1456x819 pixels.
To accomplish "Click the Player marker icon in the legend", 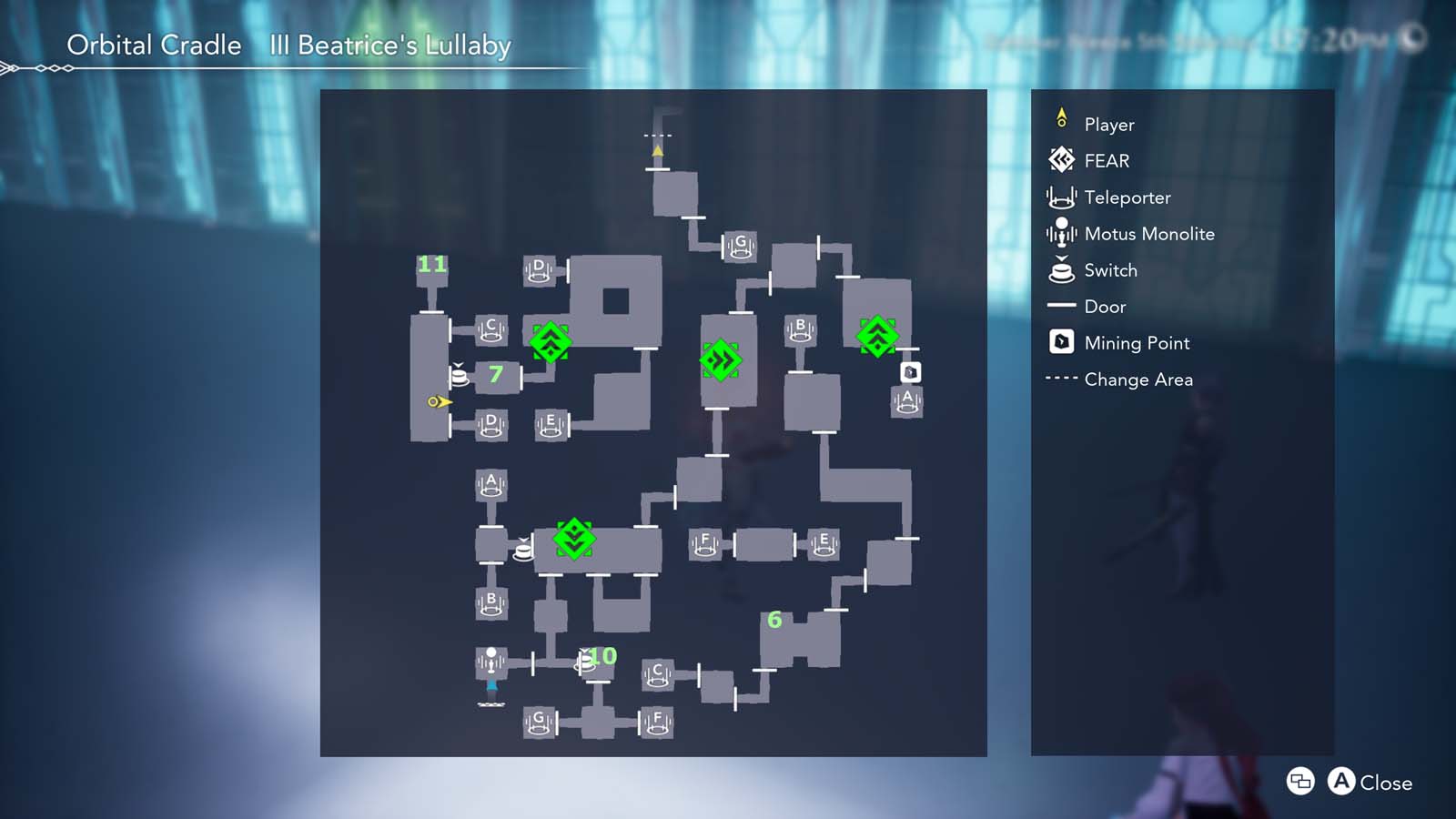I will click(1060, 121).
